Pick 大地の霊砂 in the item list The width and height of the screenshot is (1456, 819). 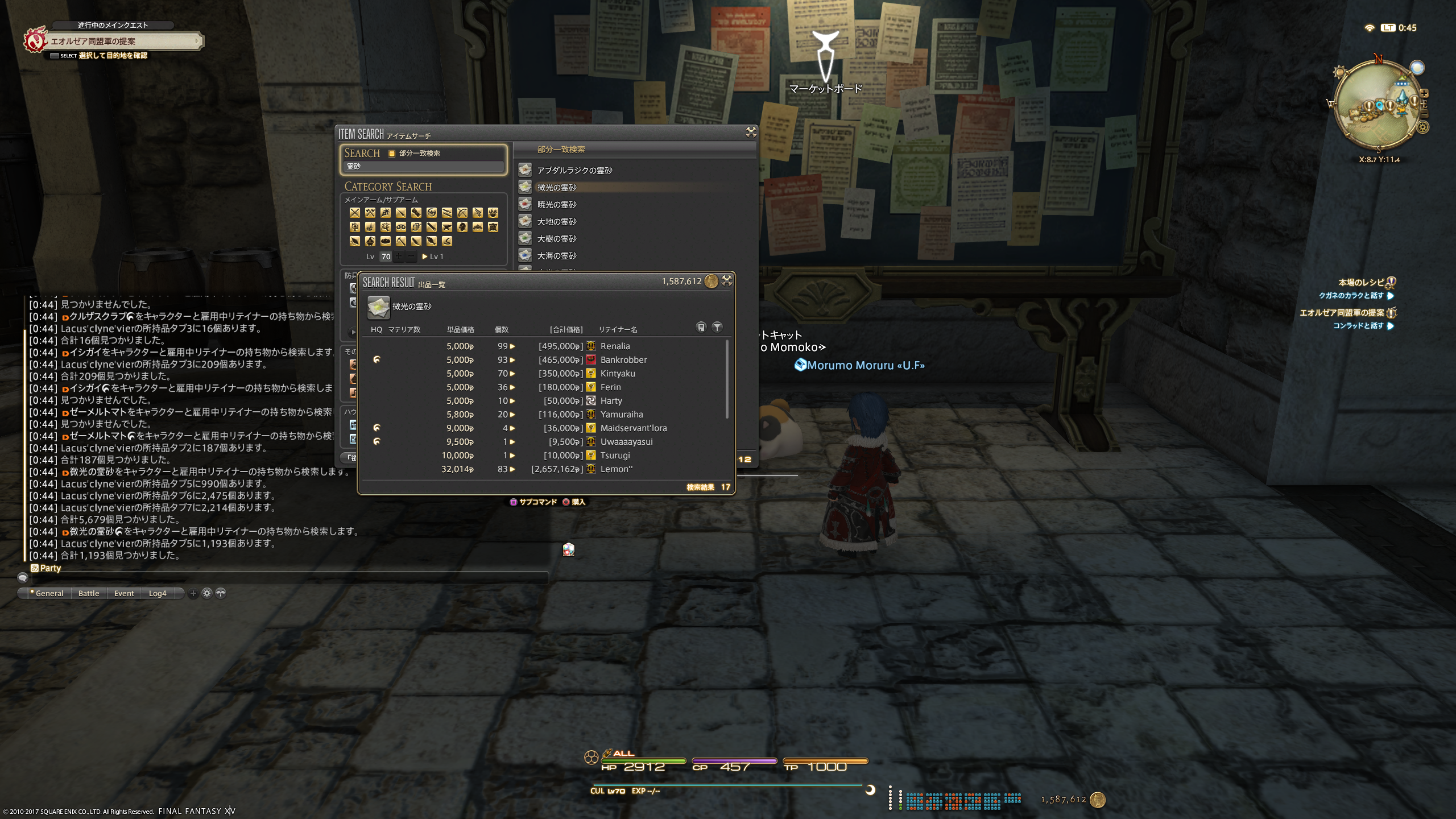pyautogui.click(x=557, y=222)
